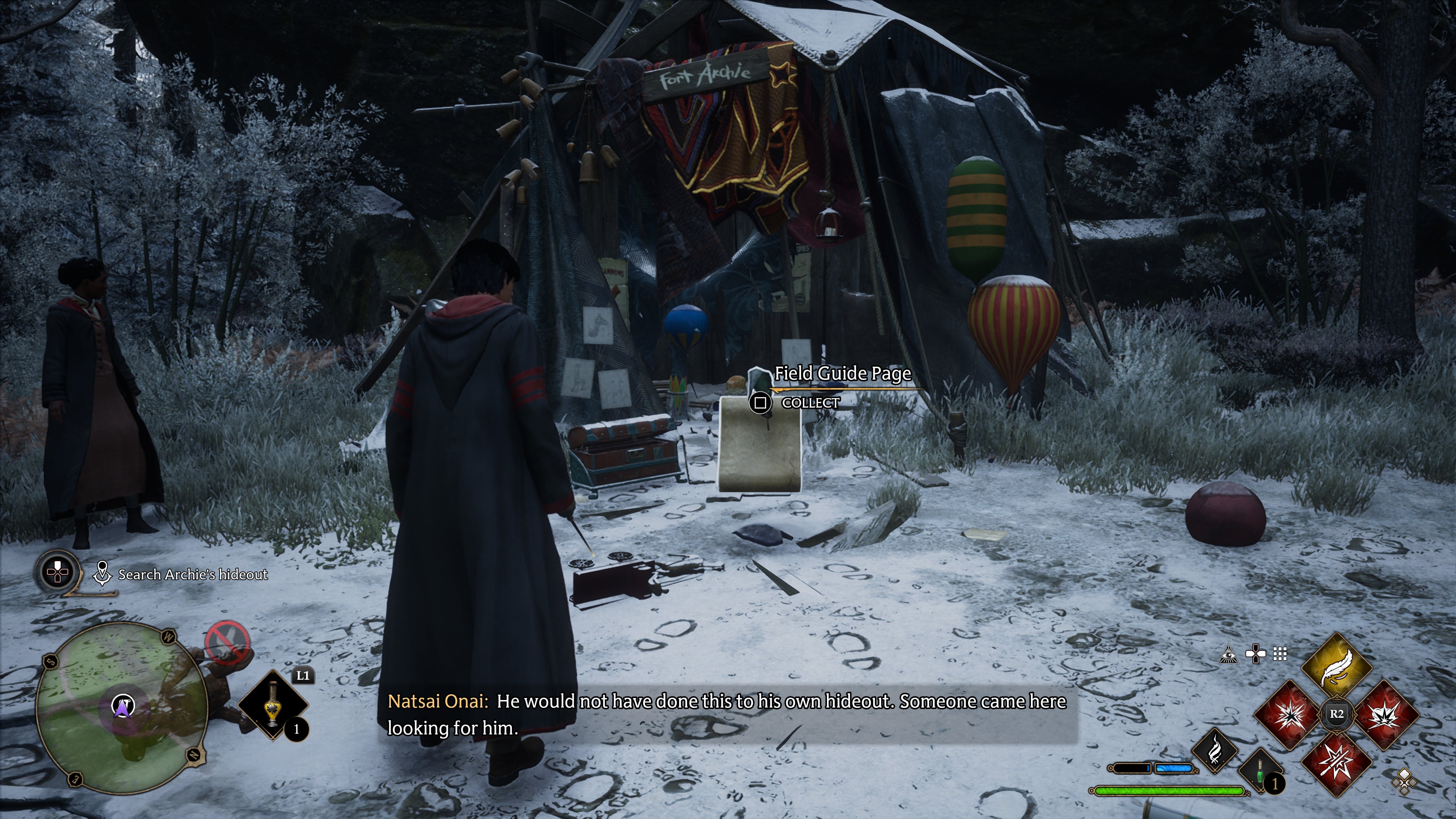Trigger the ancient magic wisp icon
This screenshot has width=1456, height=819.
click(x=1214, y=751)
